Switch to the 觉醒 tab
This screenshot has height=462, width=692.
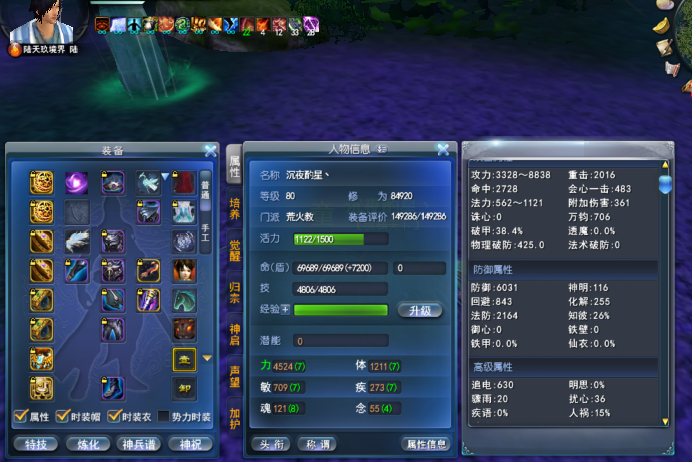234,250
